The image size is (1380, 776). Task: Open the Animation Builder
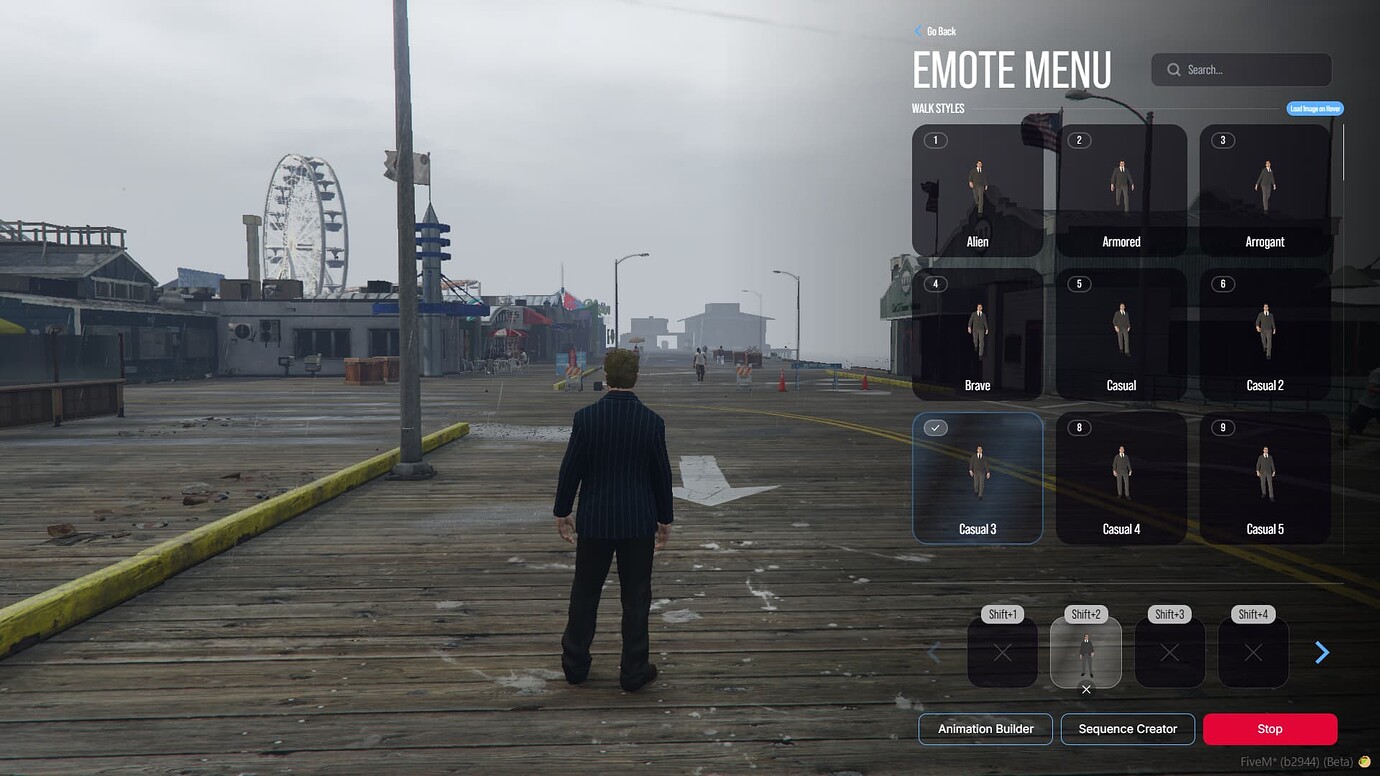coord(985,728)
